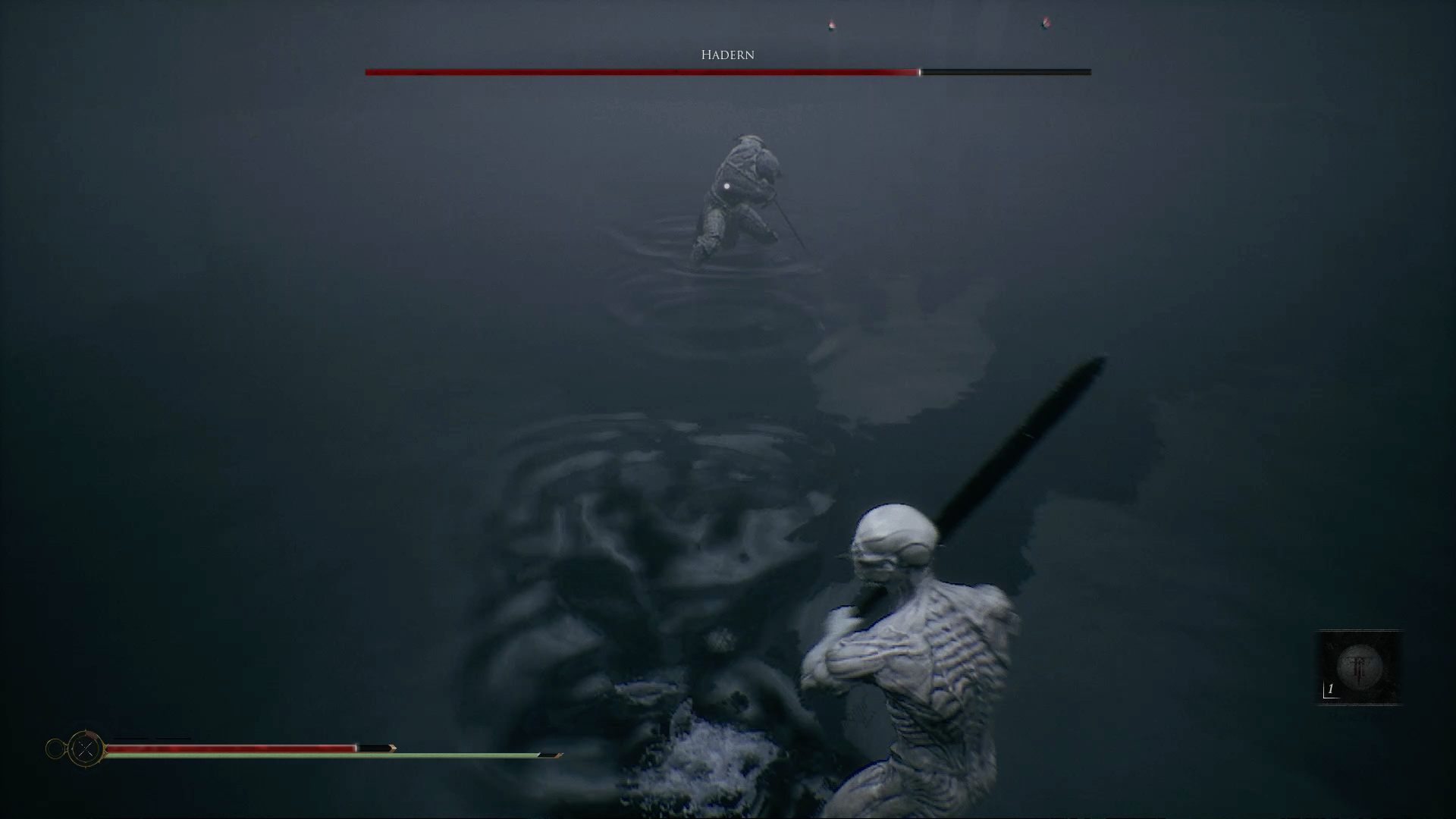Click the golden ring beside the resolve gauge
Viewport: 1456px width, 819px height.
click(54, 748)
